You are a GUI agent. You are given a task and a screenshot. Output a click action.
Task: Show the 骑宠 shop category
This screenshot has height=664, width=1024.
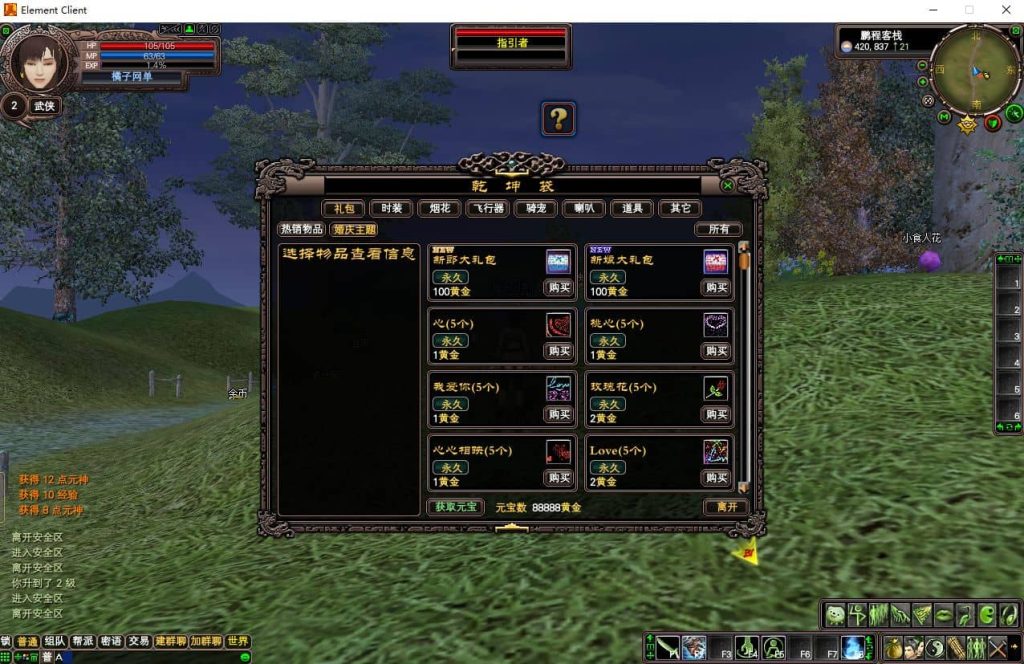[x=535, y=208]
